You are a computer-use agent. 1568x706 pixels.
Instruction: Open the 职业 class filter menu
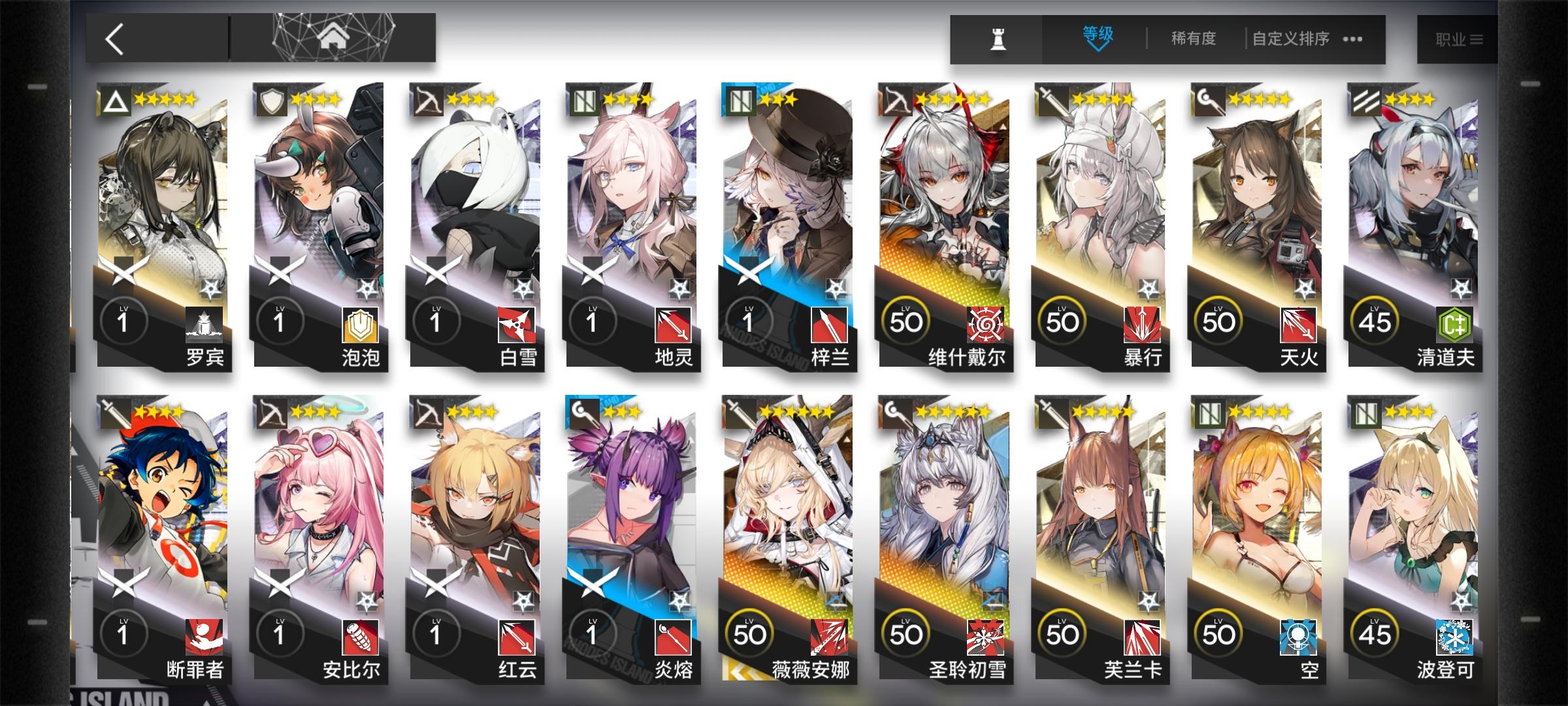point(1456,38)
